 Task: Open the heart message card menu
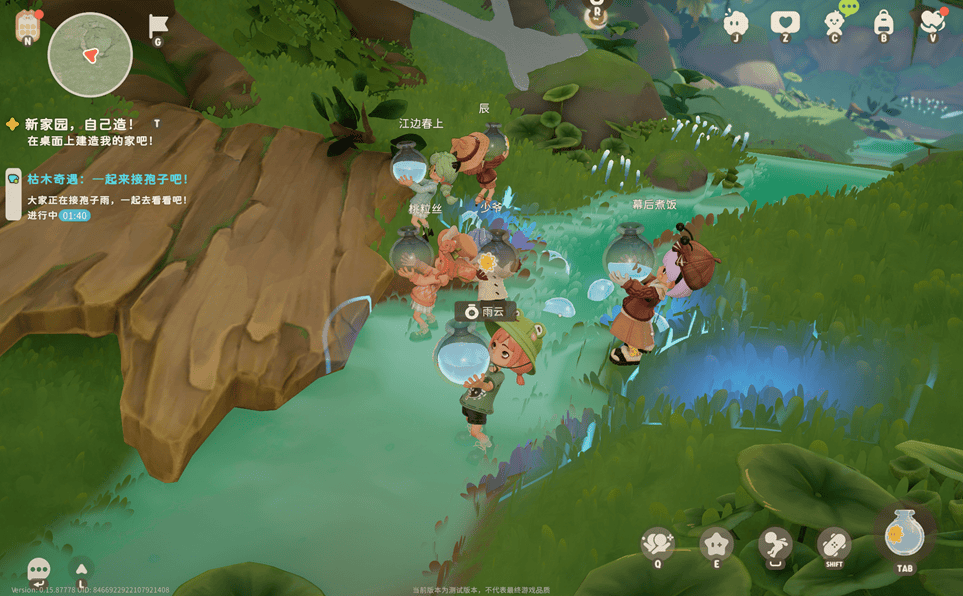click(785, 23)
